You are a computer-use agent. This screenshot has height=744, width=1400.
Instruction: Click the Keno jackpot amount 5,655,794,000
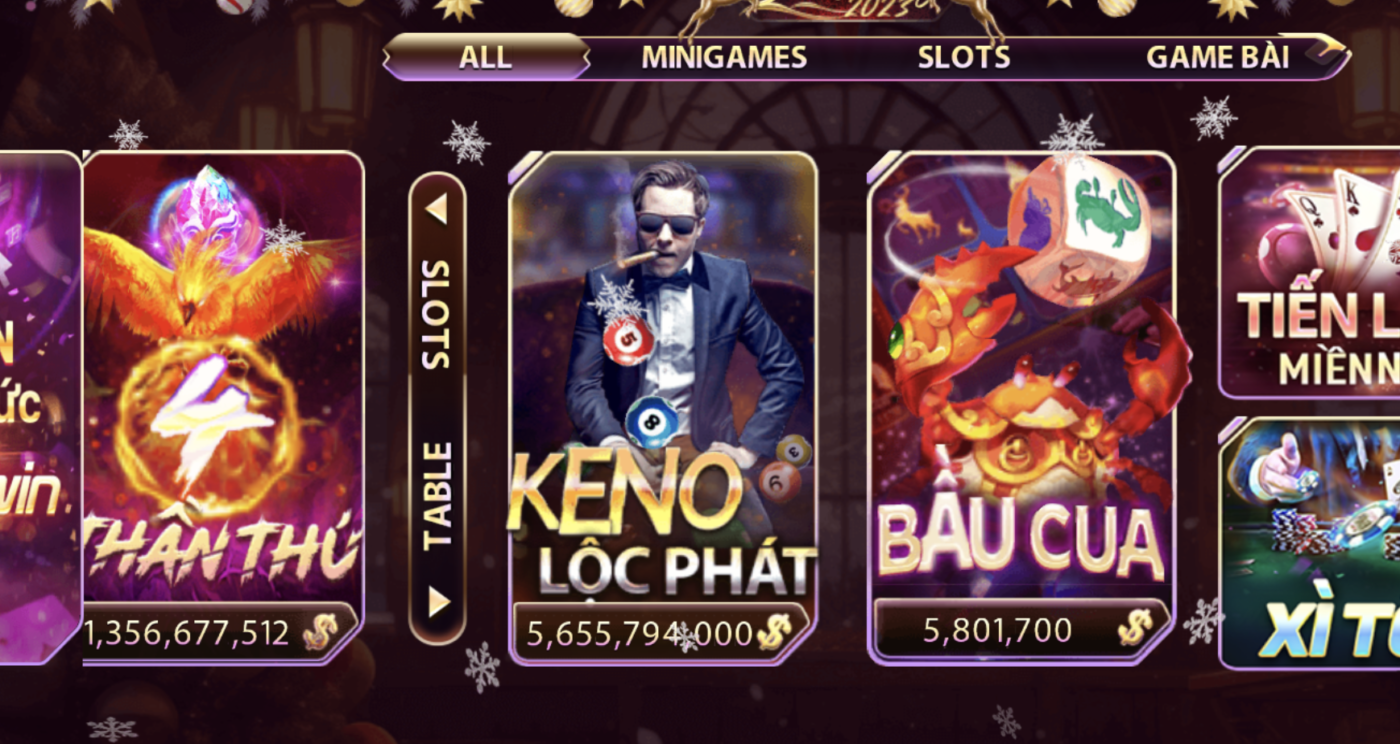point(638,632)
